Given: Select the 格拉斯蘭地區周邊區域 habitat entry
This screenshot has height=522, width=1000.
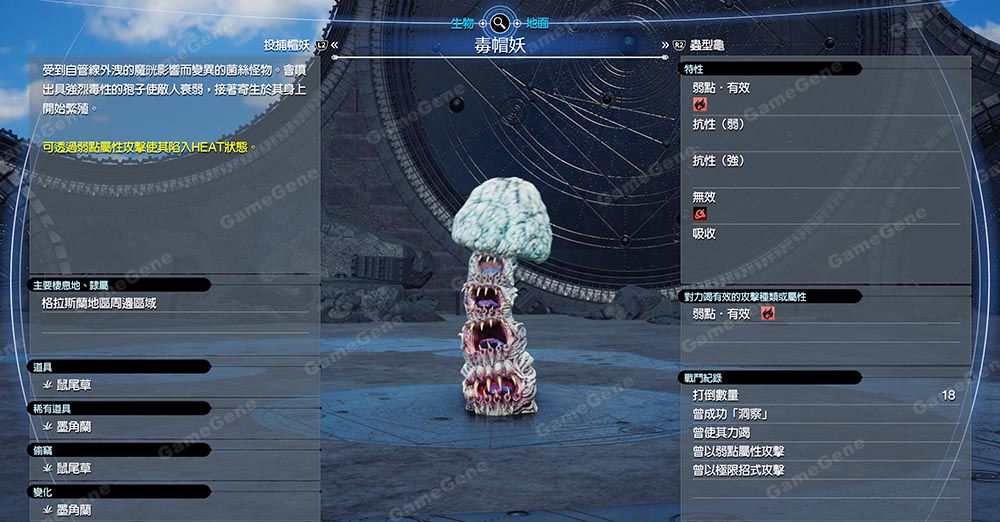Looking at the screenshot, I should tap(99, 303).
